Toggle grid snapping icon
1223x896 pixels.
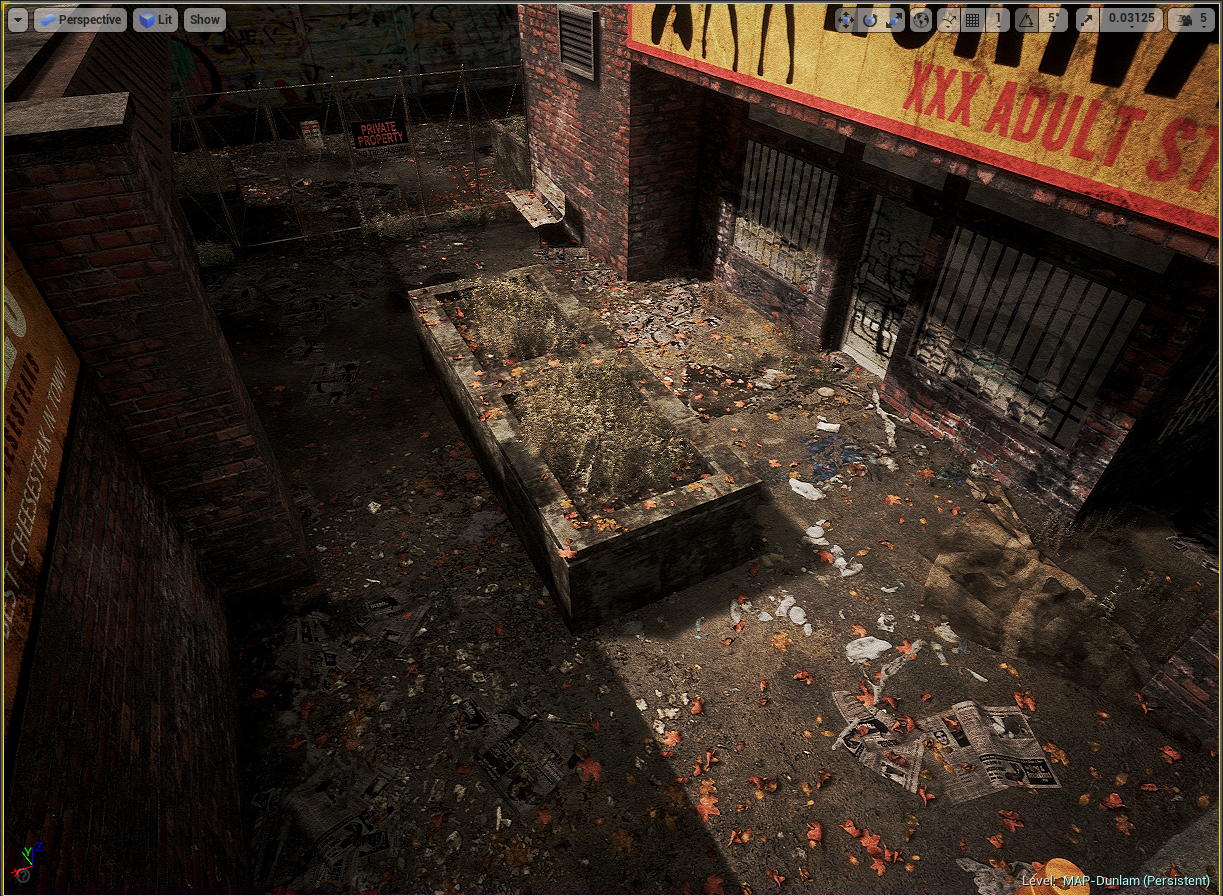coord(973,20)
